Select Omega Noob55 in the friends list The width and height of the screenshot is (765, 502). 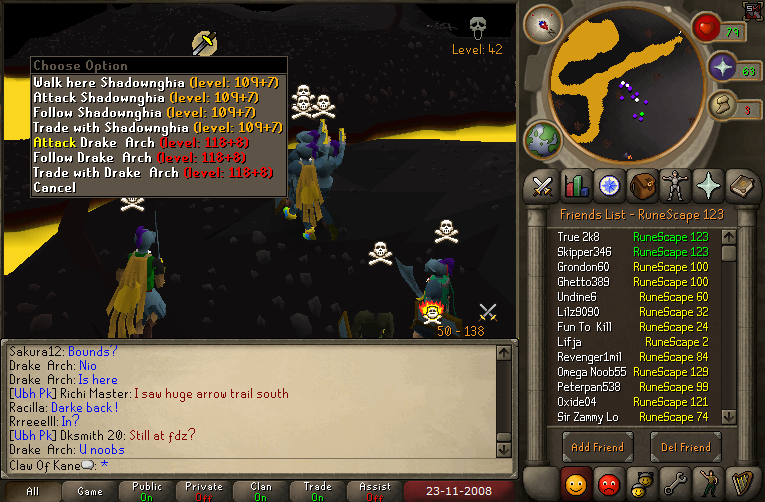point(592,372)
